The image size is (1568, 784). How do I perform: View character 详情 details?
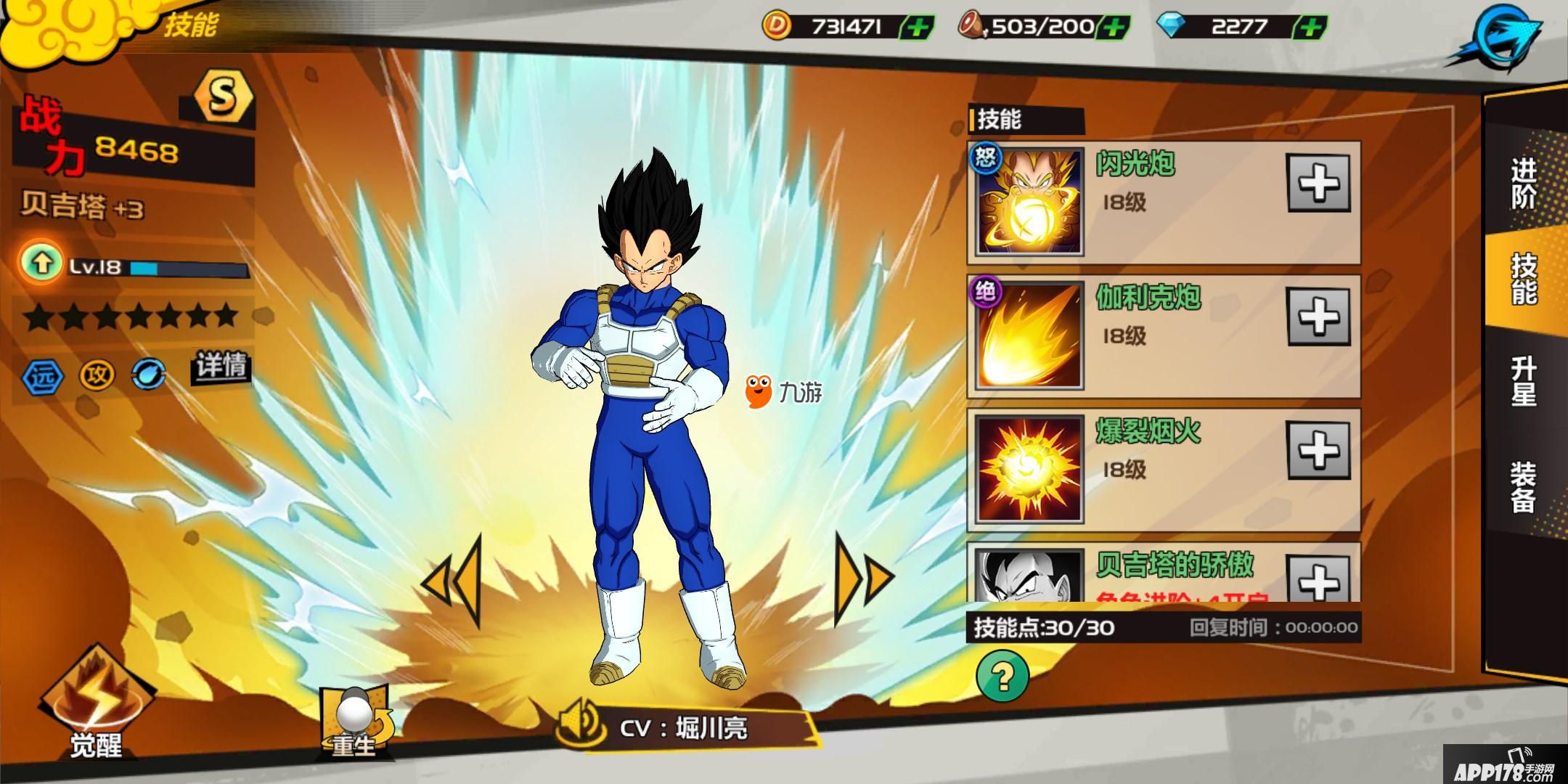(221, 365)
